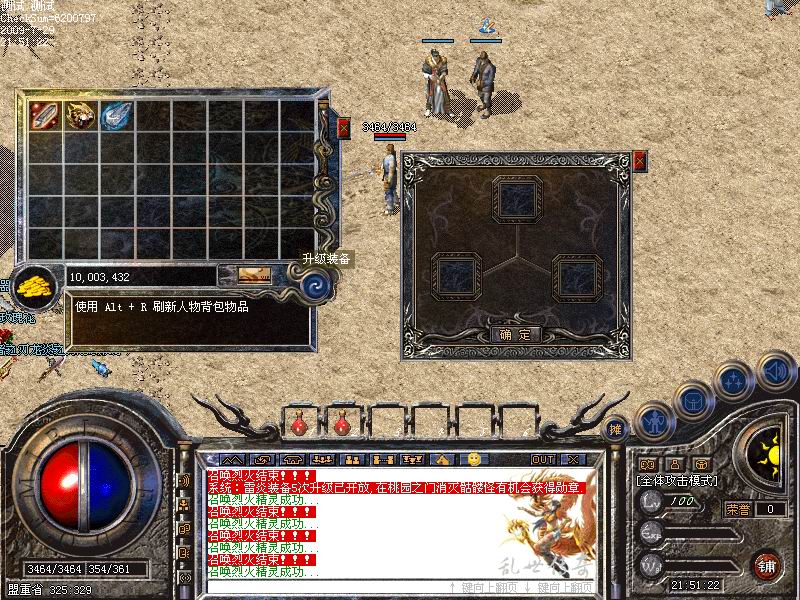The image size is (800, 600).
Task: Close the inventory bag window
Action: point(343,128)
